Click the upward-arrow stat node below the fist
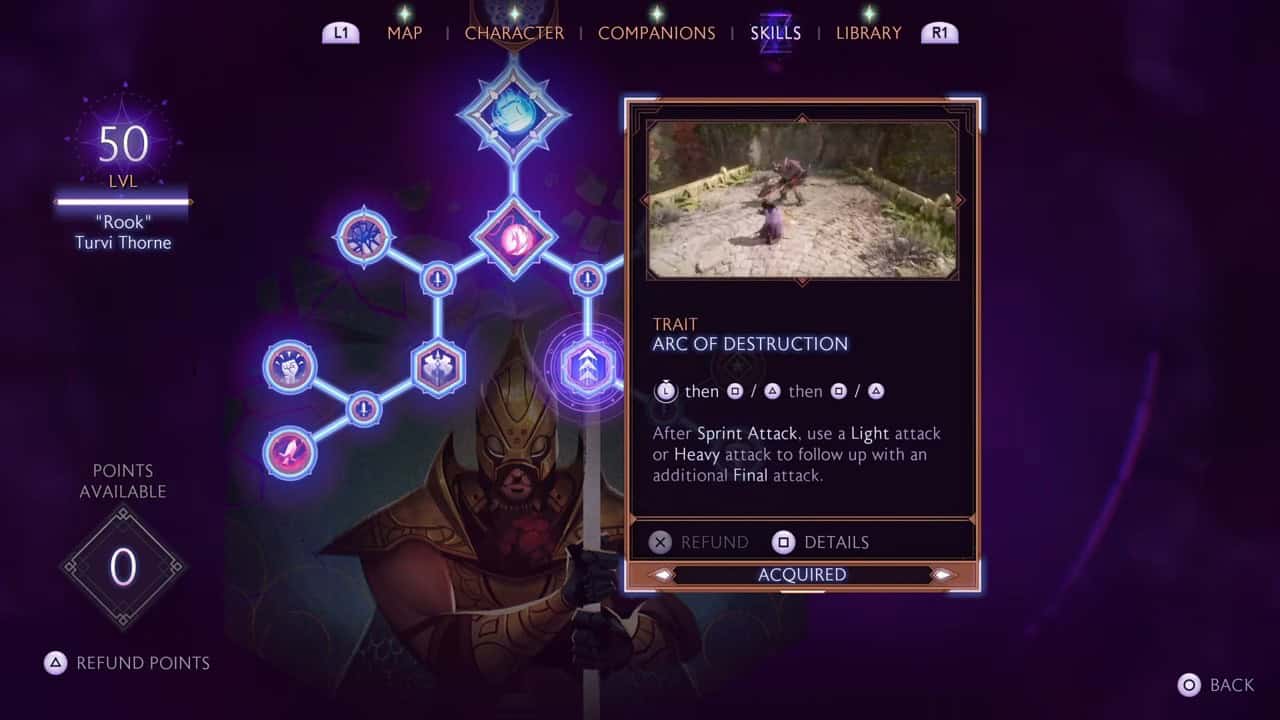This screenshot has width=1280, height=720. coord(363,408)
